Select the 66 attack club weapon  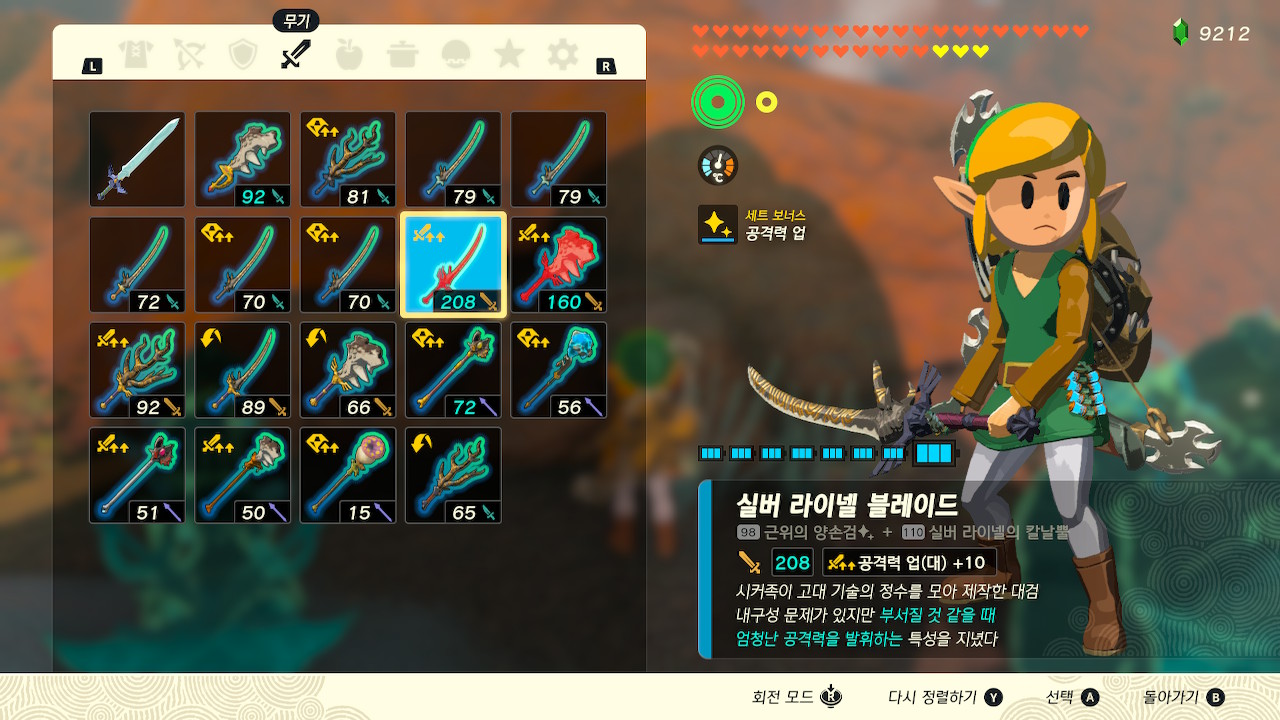pos(348,370)
